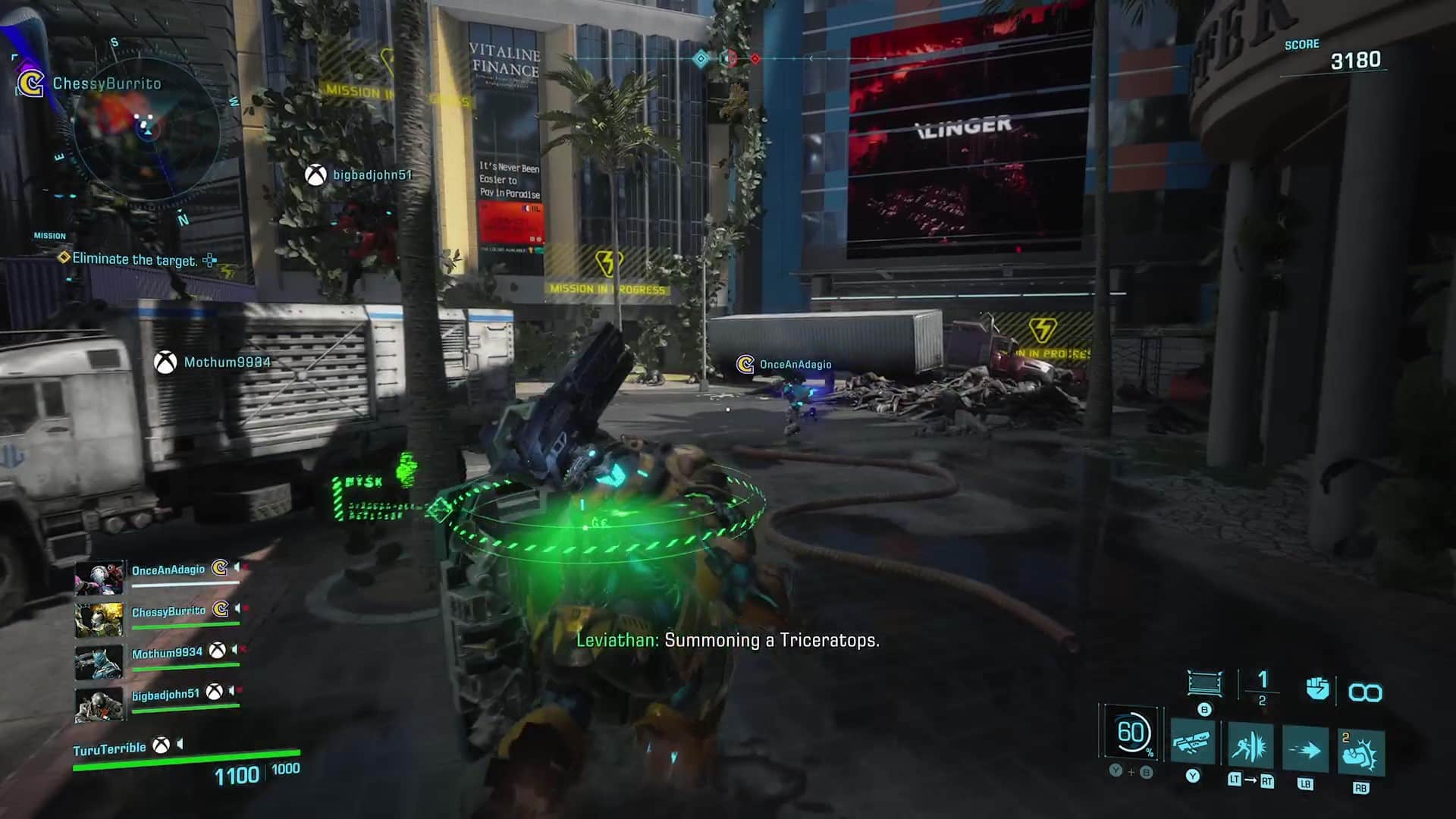Activate the flexing arm ability icon
Image resolution: width=1456 pixels, height=819 pixels.
click(1361, 754)
